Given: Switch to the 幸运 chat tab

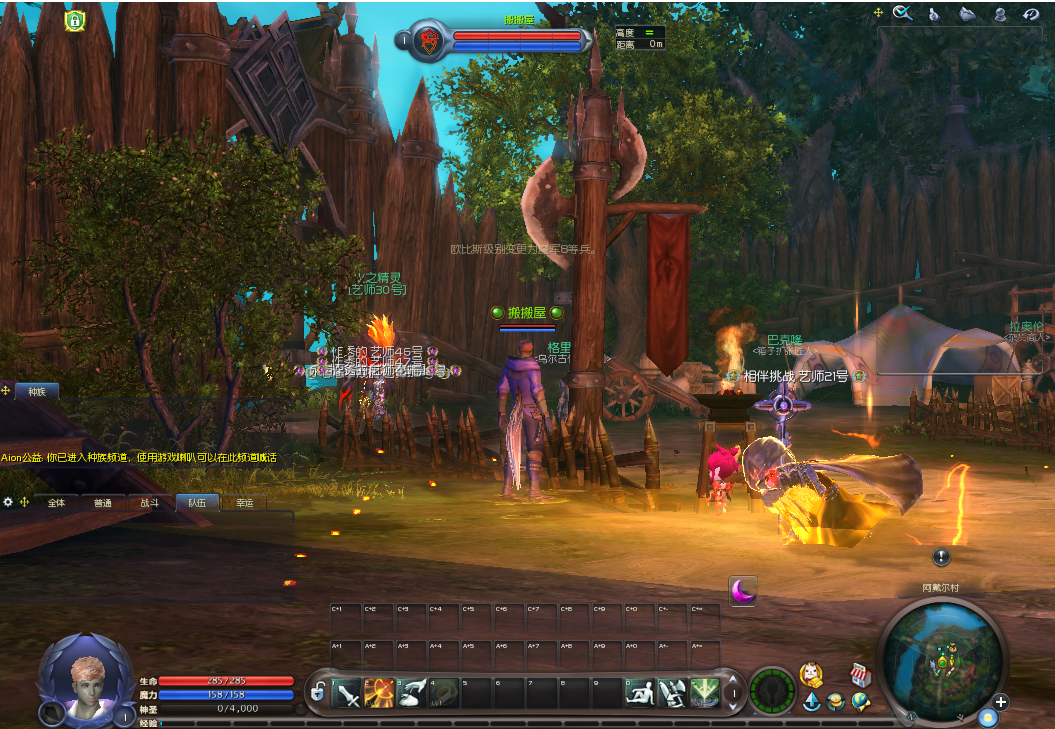Looking at the screenshot, I should 244,503.
